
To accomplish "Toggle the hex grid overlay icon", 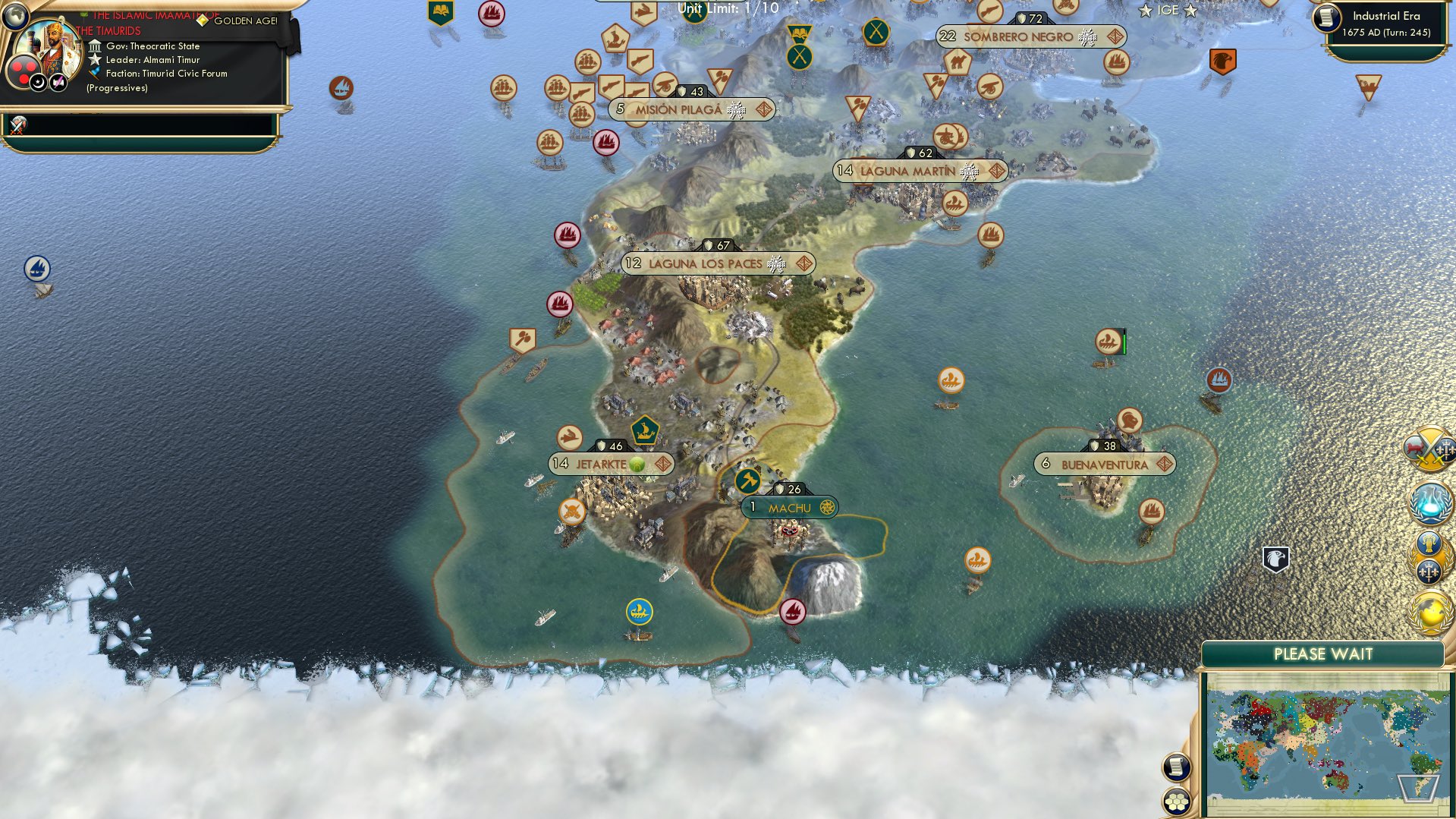I will click(1177, 802).
